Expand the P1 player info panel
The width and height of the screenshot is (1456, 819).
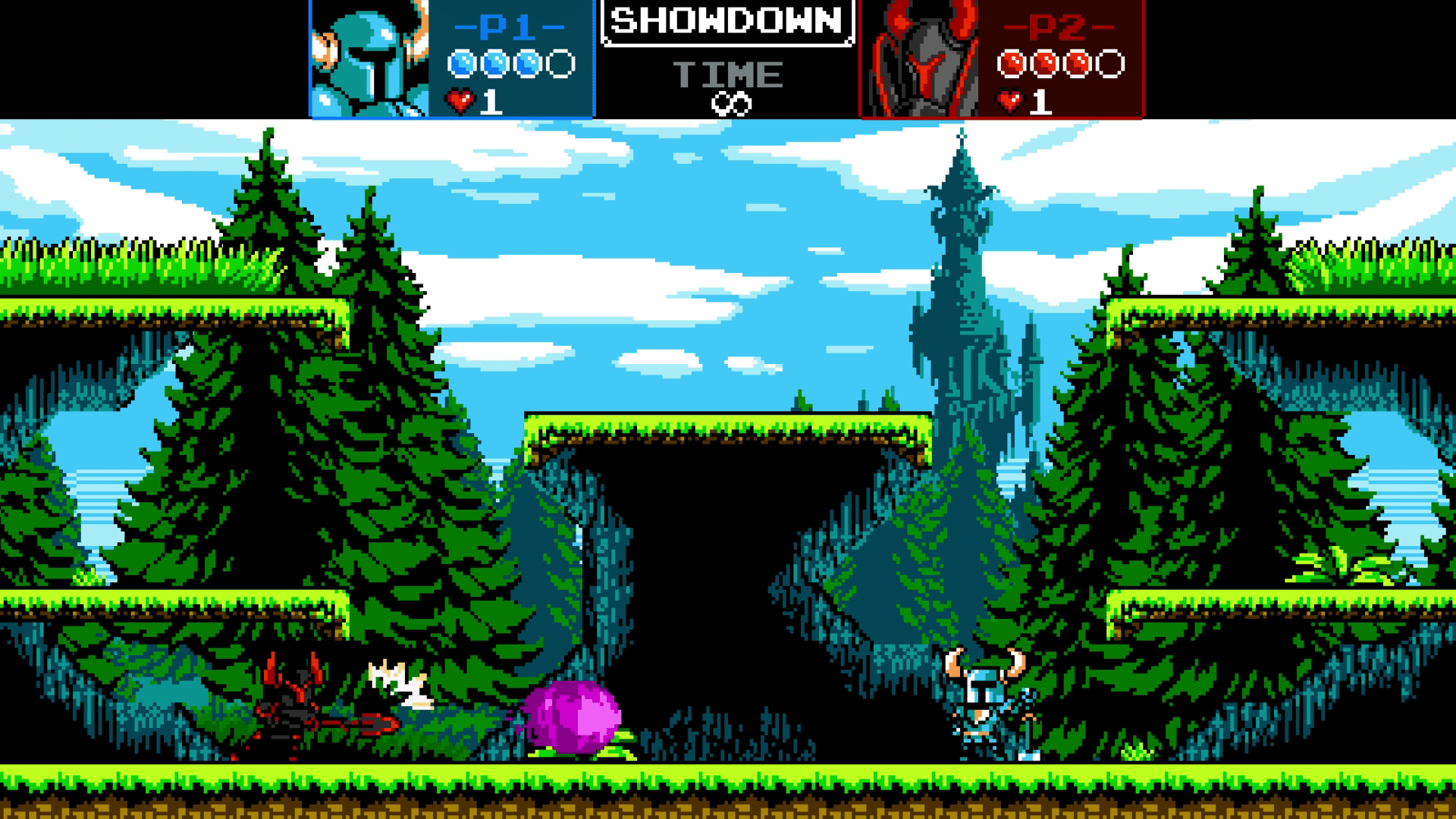coord(451,59)
